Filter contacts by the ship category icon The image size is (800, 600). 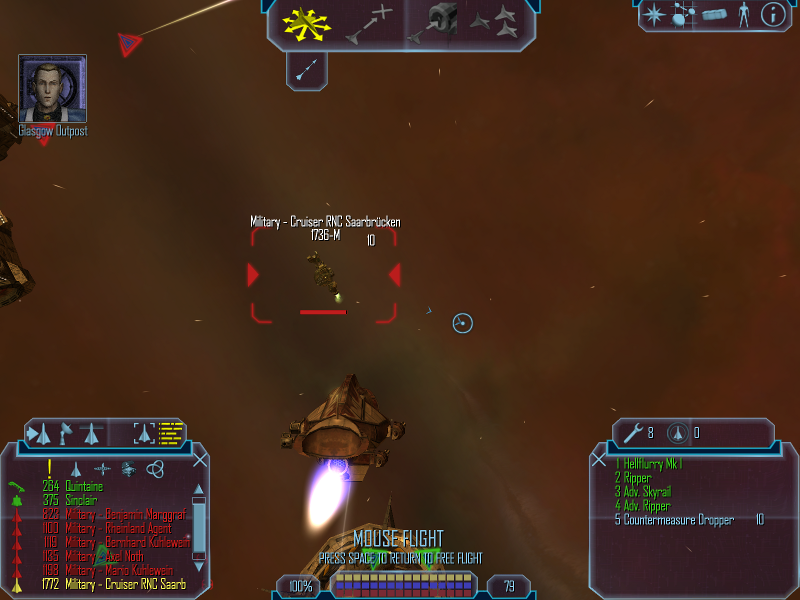point(75,469)
